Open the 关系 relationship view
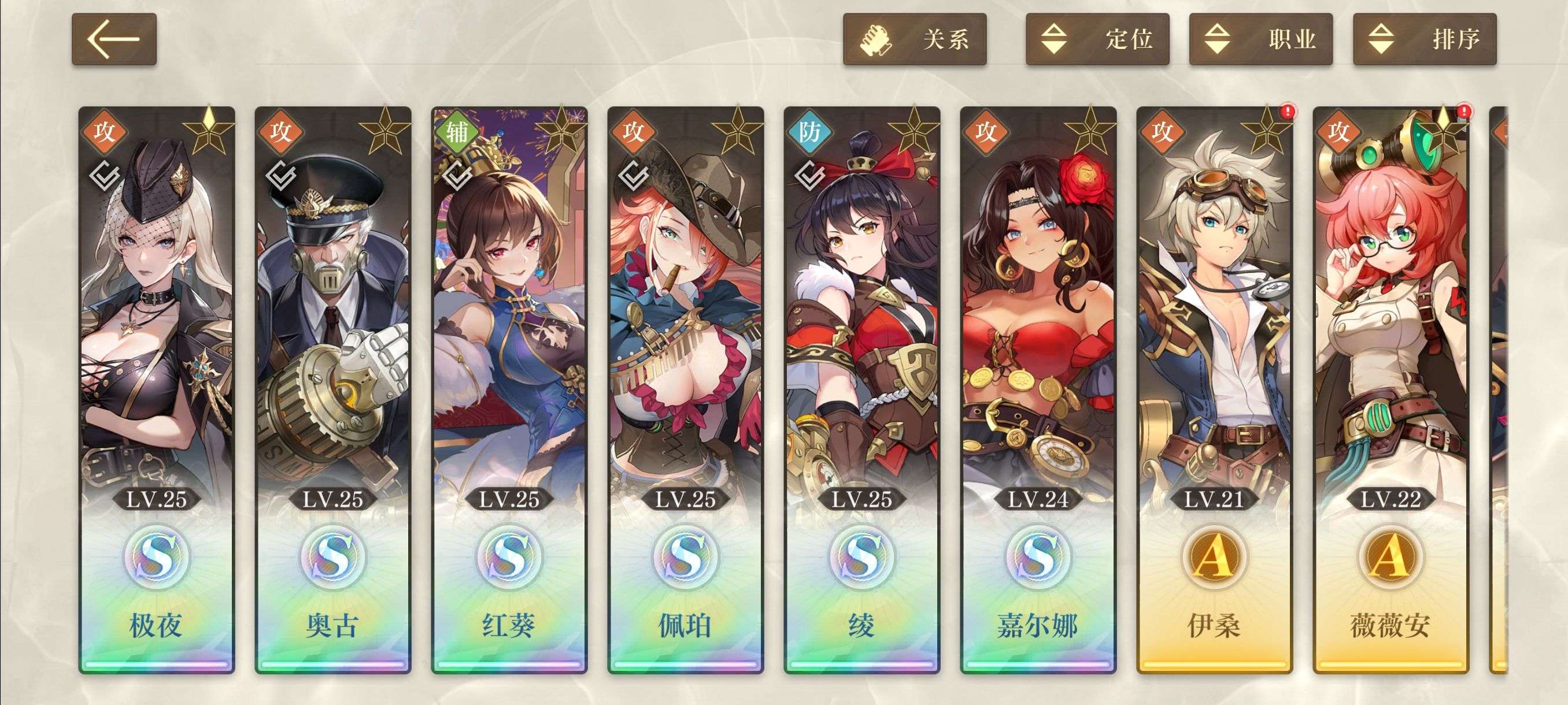Viewport: 1568px width, 705px height. click(914, 39)
